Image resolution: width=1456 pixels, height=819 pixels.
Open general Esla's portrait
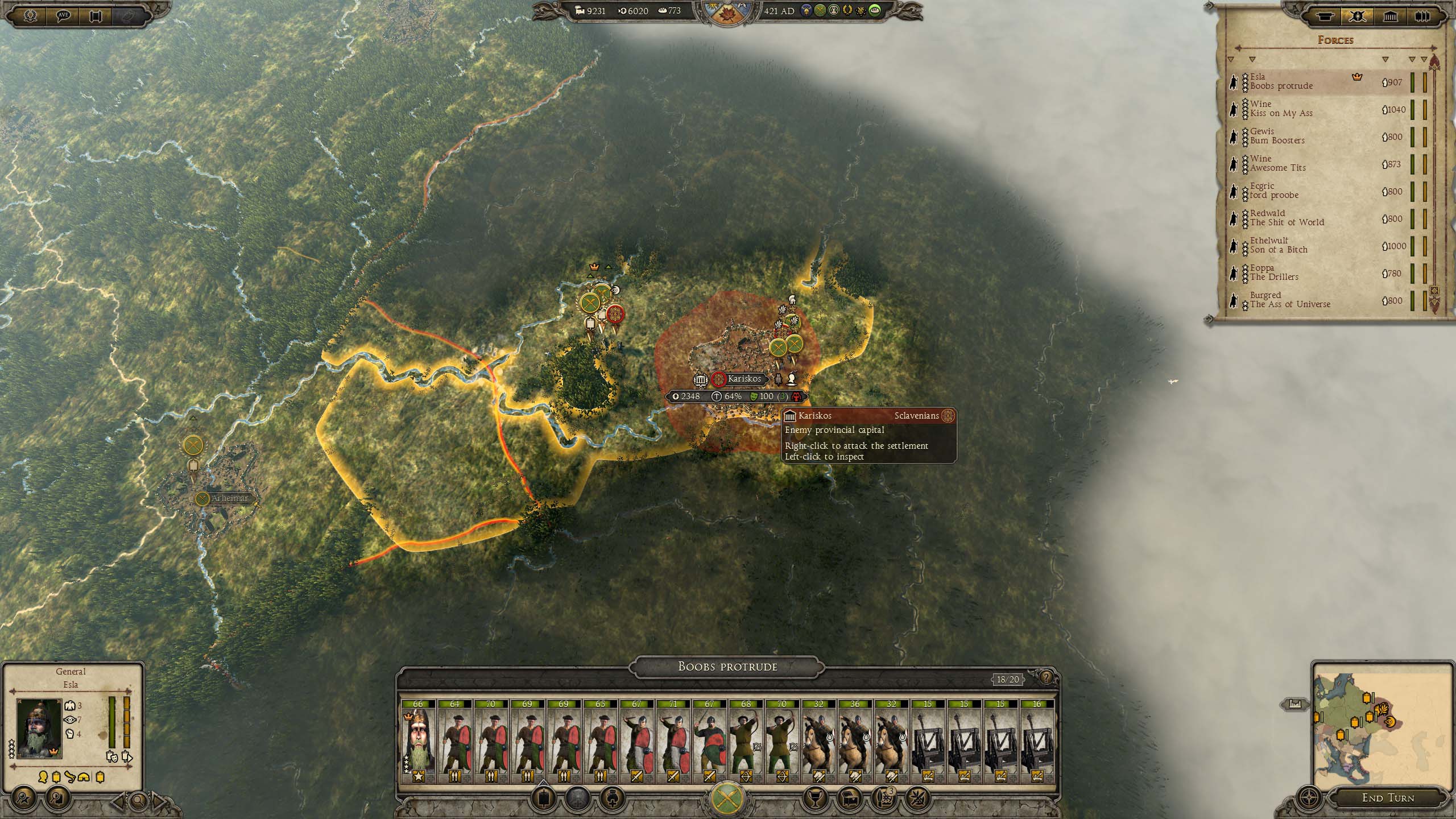click(x=39, y=729)
